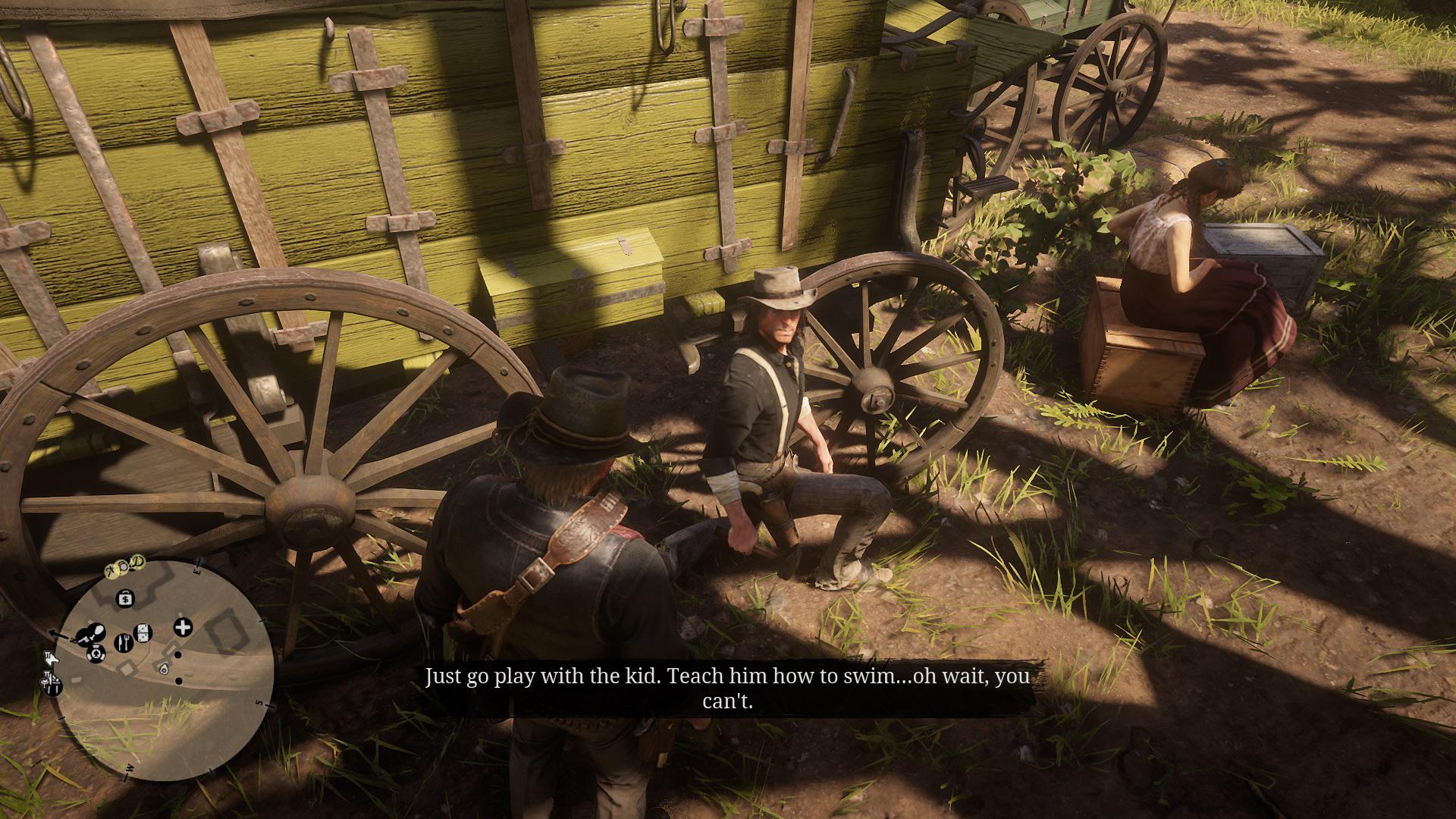
Task: Click the white dot blip on minimap
Action: (x=178, y=654)
